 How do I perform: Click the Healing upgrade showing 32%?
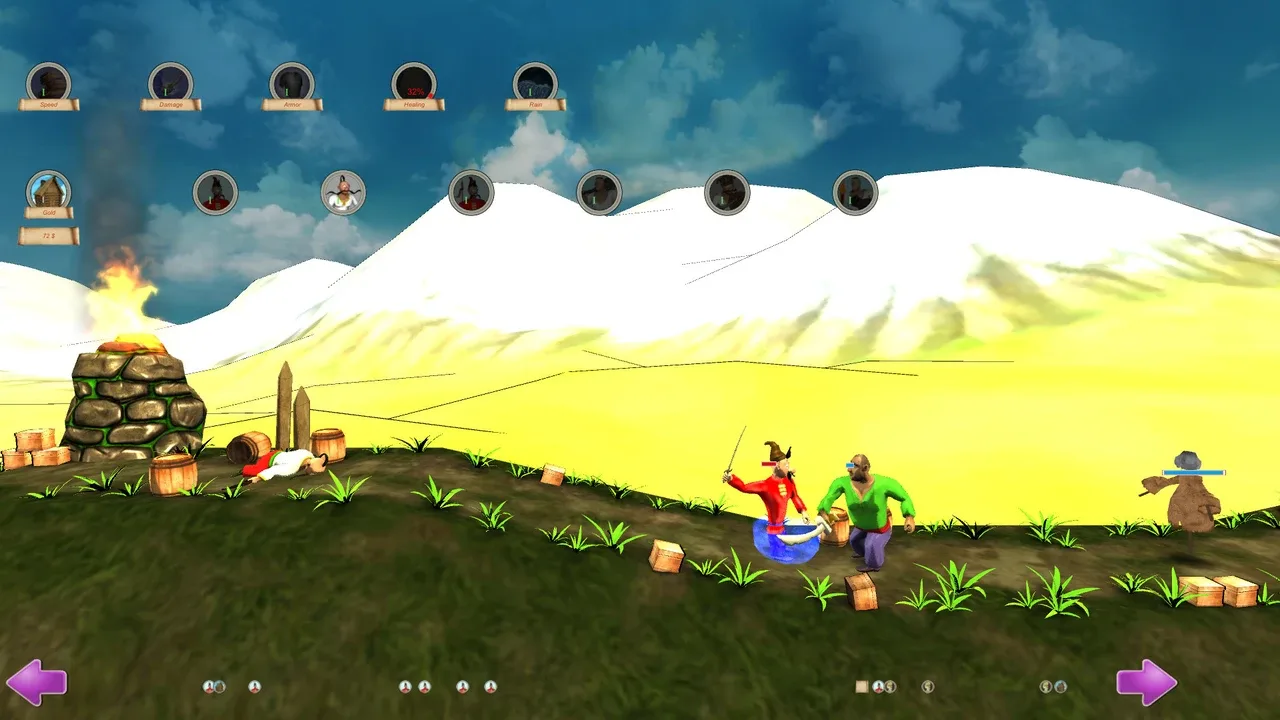[x=414, y=83]
